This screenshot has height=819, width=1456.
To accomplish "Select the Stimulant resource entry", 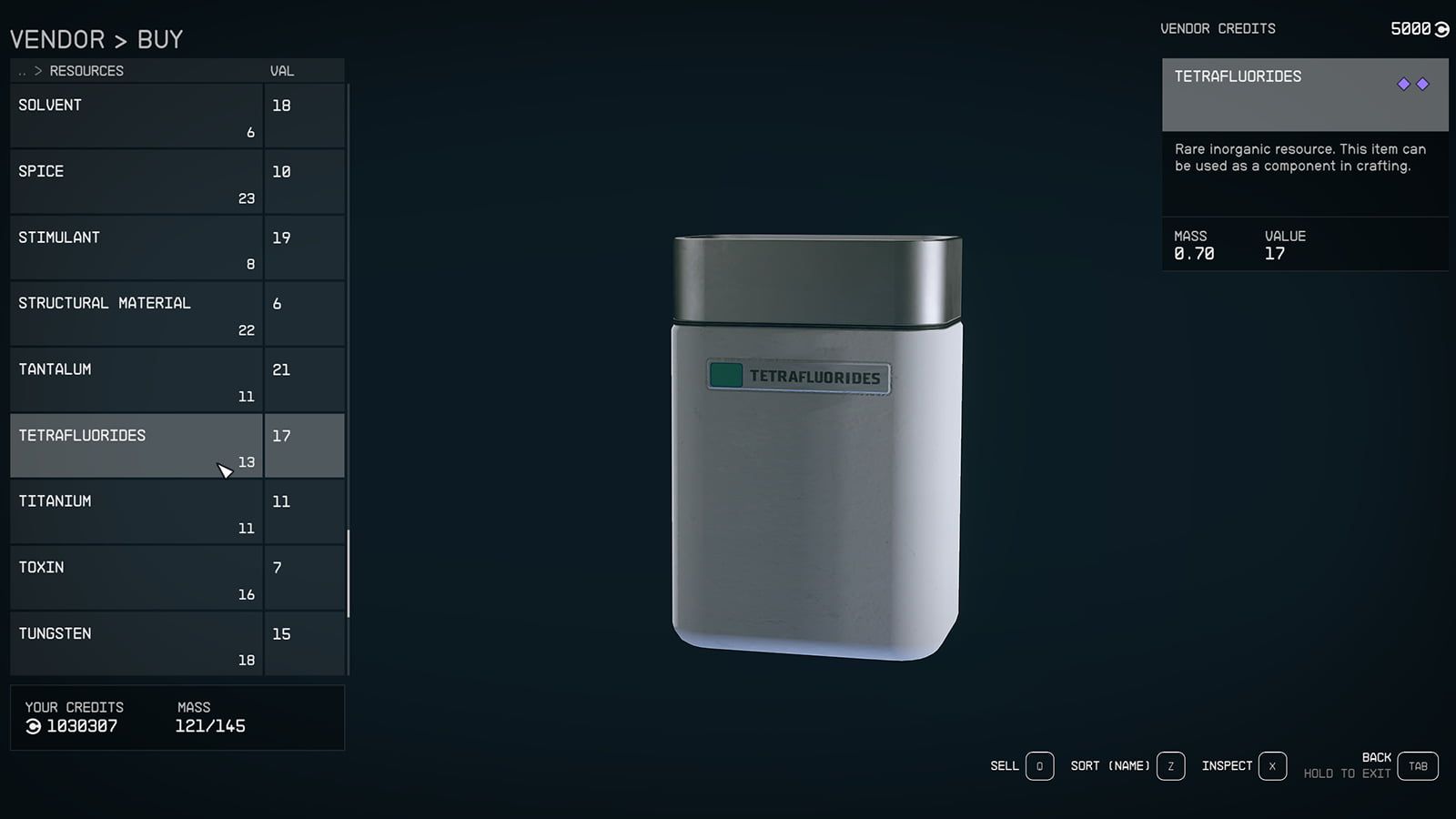I will tap(136, 248).
